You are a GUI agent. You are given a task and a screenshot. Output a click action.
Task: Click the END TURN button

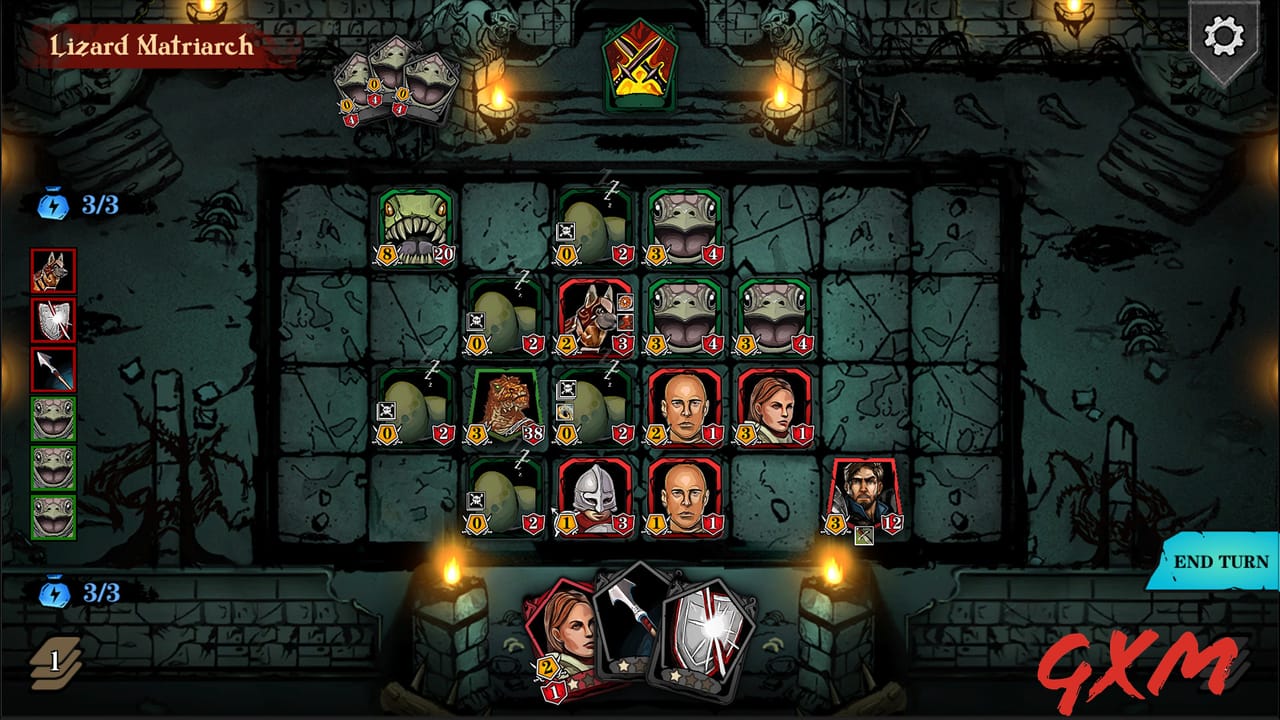(1218, 562)
